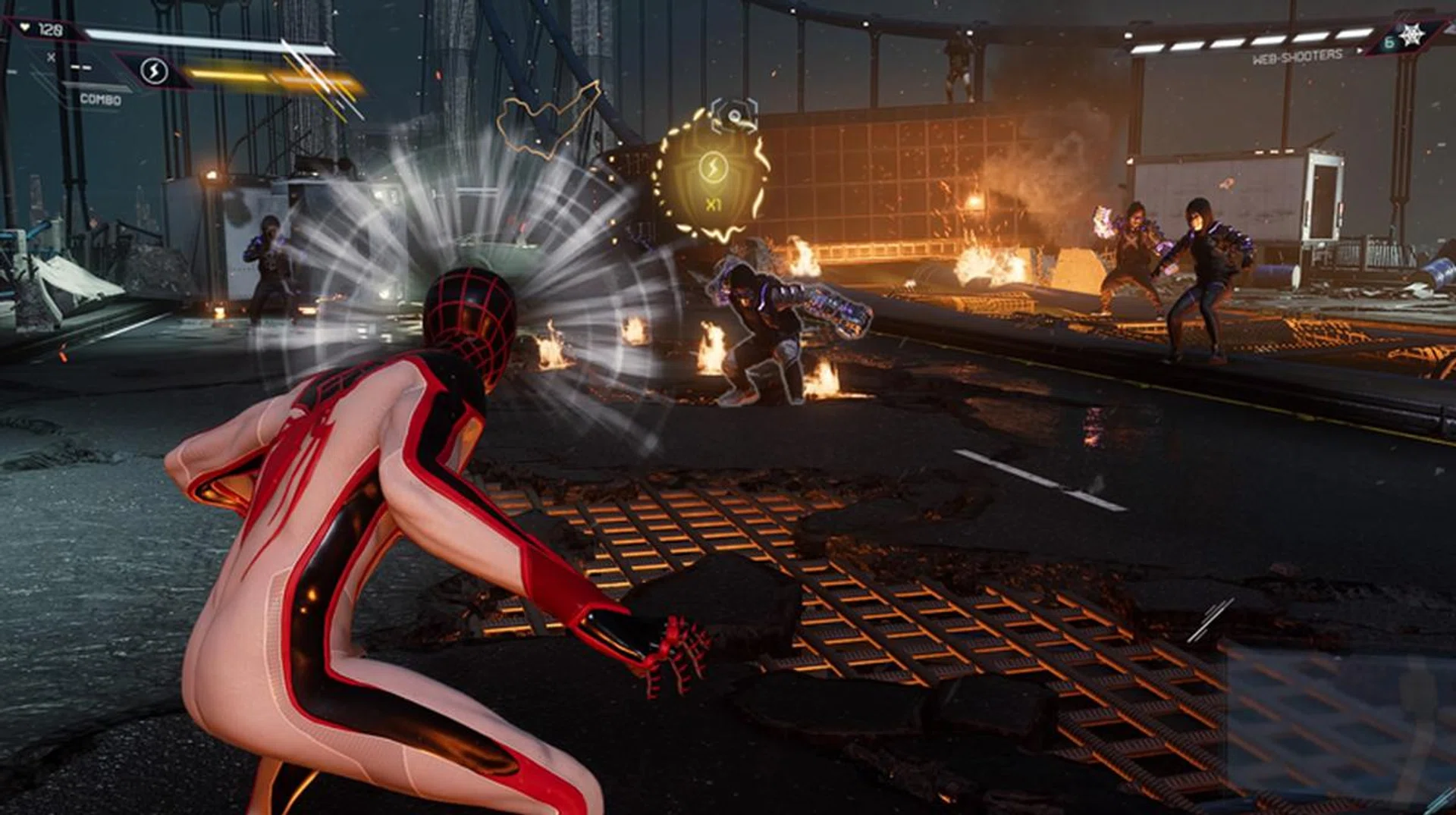Click the Venom lightning bolt icon
This screenshot has height=815, width=1456.
pyautogui.click(x=154, y=72)
